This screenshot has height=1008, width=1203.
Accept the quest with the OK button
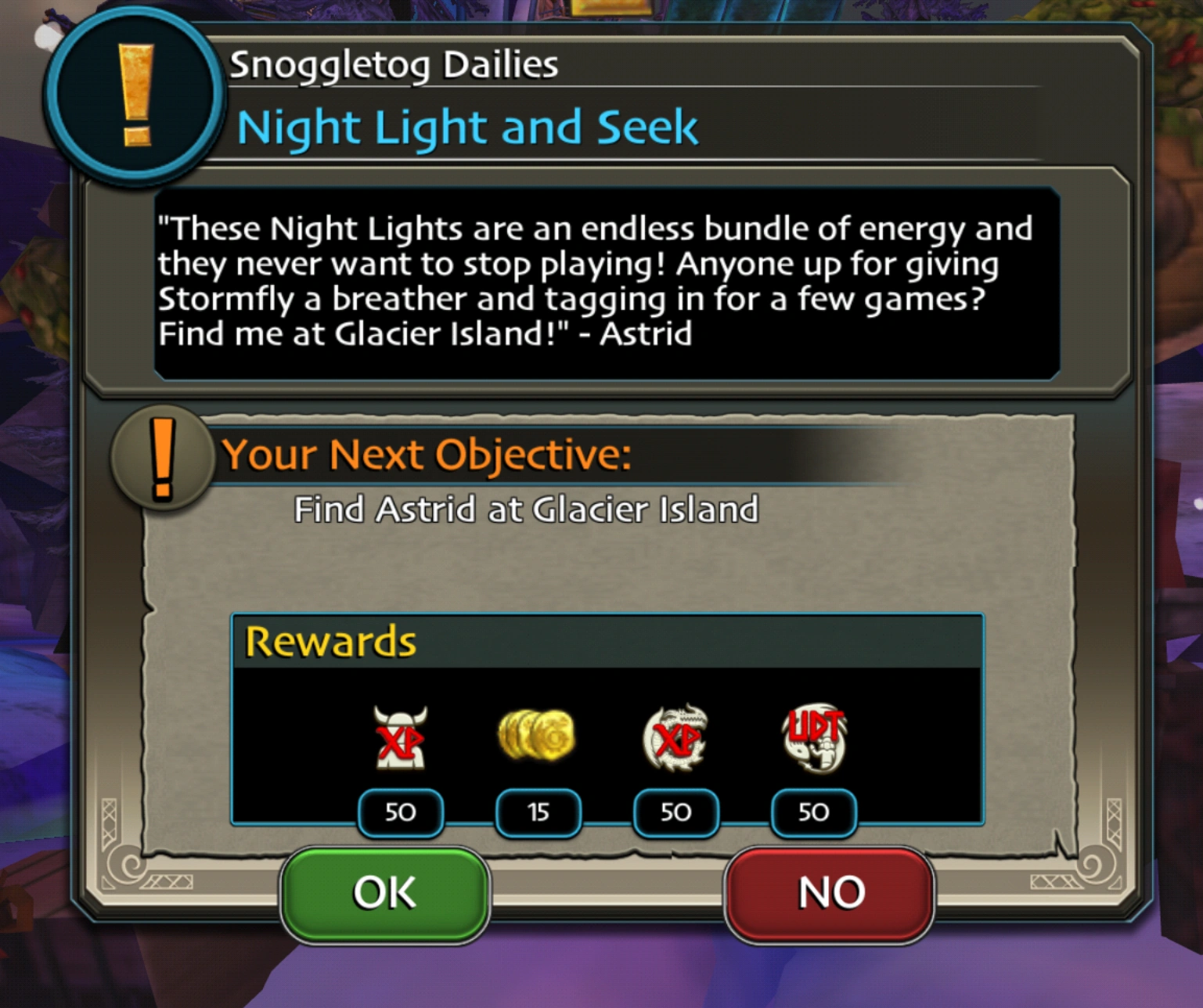(384, 891)
